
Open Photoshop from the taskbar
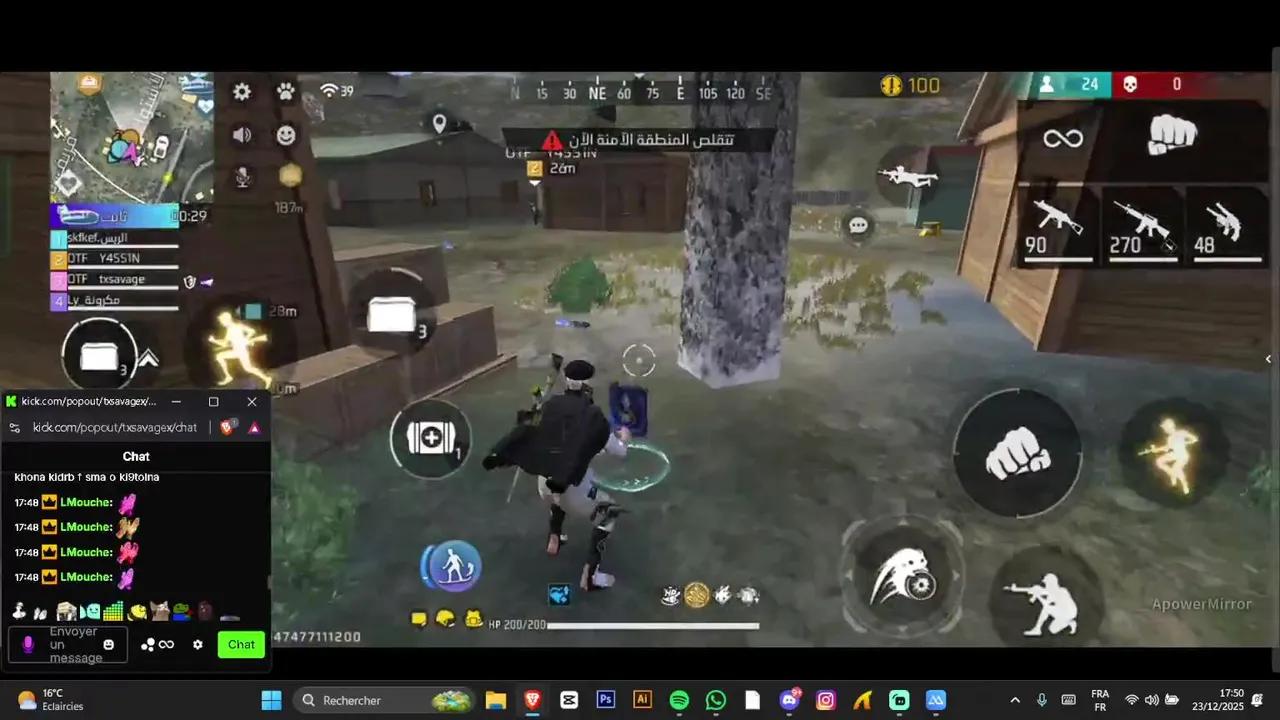coord(605,700)
